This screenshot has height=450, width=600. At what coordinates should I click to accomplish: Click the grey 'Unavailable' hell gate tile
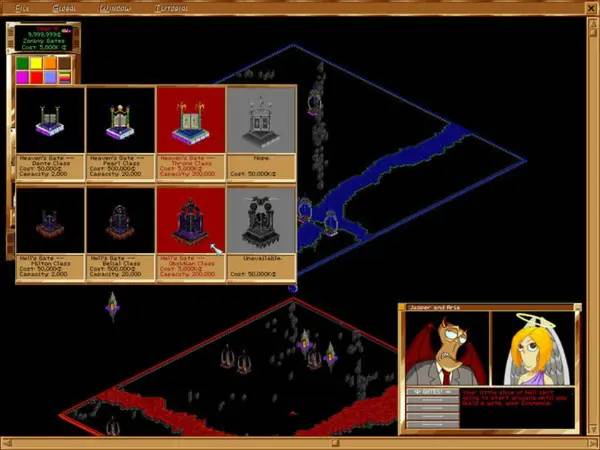261,220
